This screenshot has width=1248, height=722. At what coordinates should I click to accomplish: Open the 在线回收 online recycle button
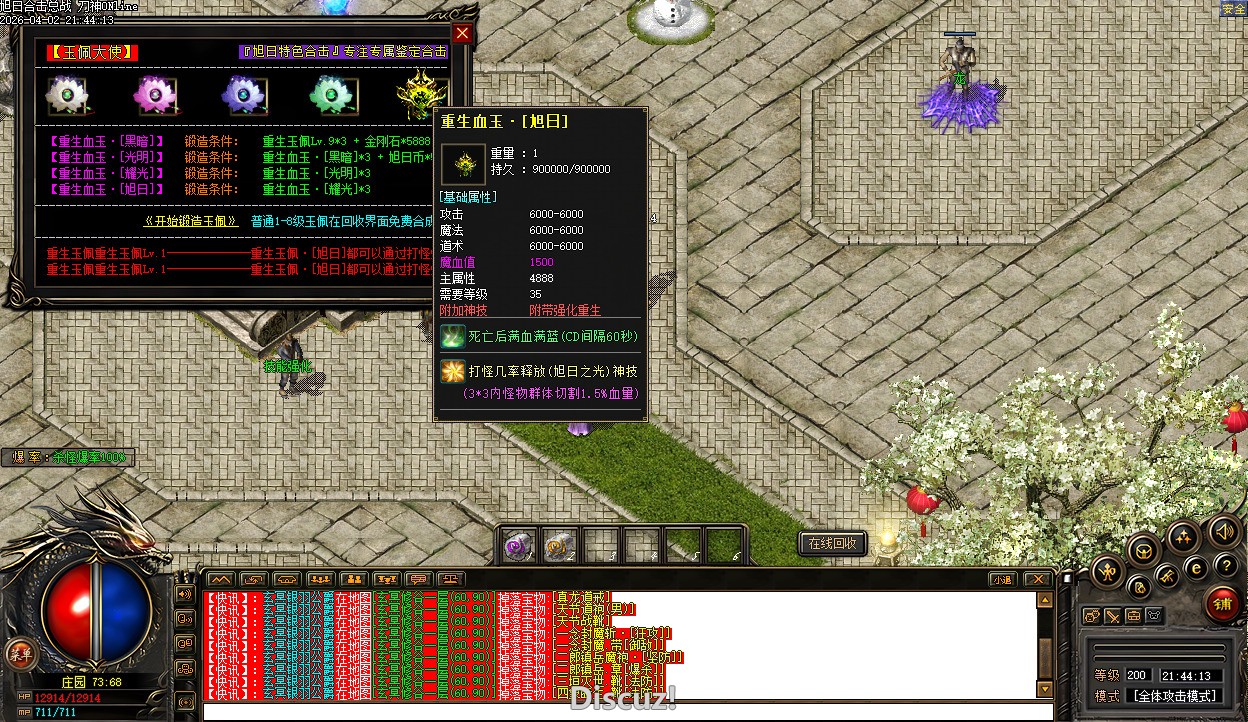[832, 543]
